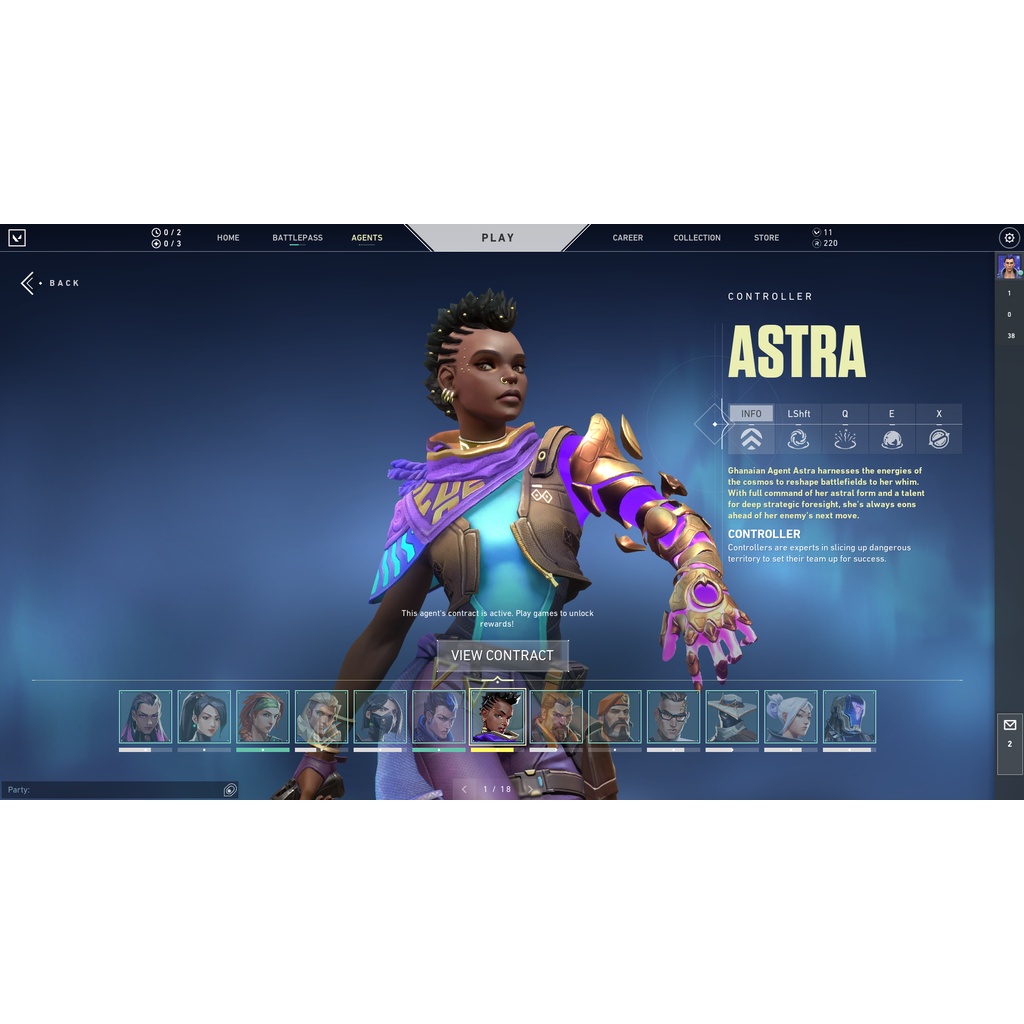Choose Cypher's portrait with the white hat
The height and width of the screenshot is (1024, 1024).
click(732, 716)
